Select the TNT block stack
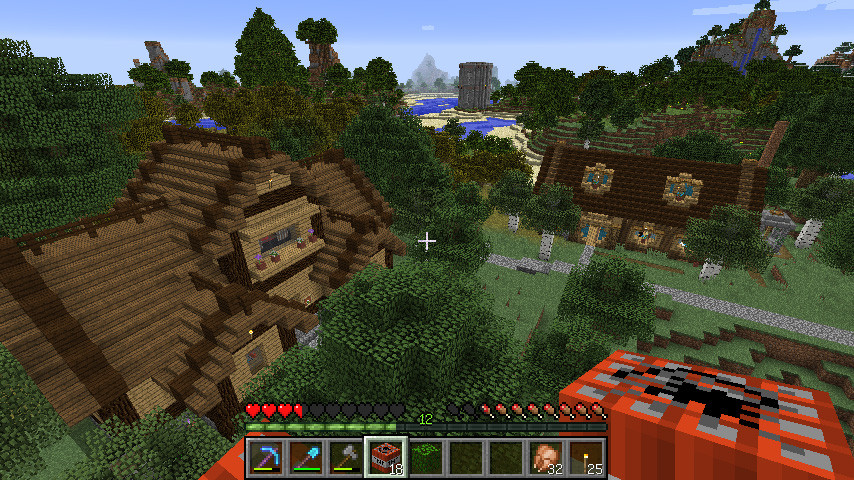The height and width of the screenshot is (480, 854). point(386,458)
